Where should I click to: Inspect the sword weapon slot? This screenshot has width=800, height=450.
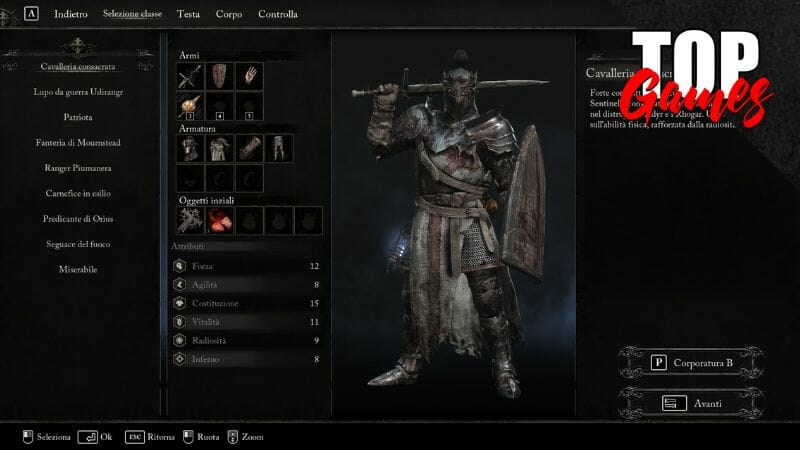(190, 76)
